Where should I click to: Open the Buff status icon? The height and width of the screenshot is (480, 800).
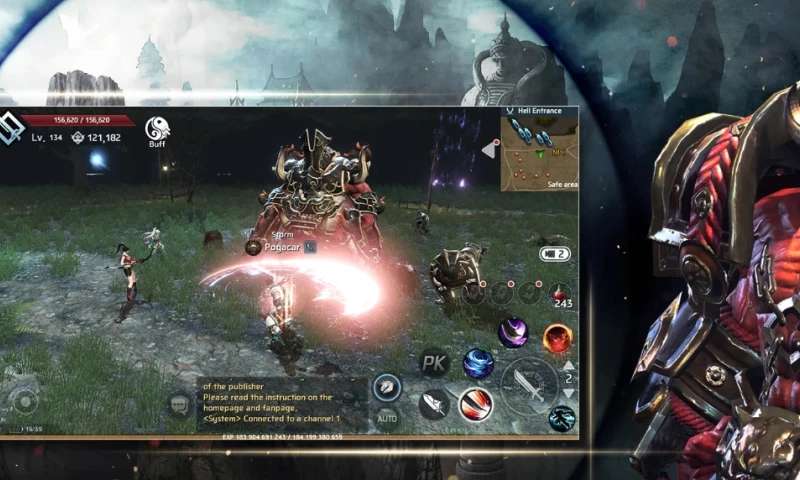[x=157, y=129]
